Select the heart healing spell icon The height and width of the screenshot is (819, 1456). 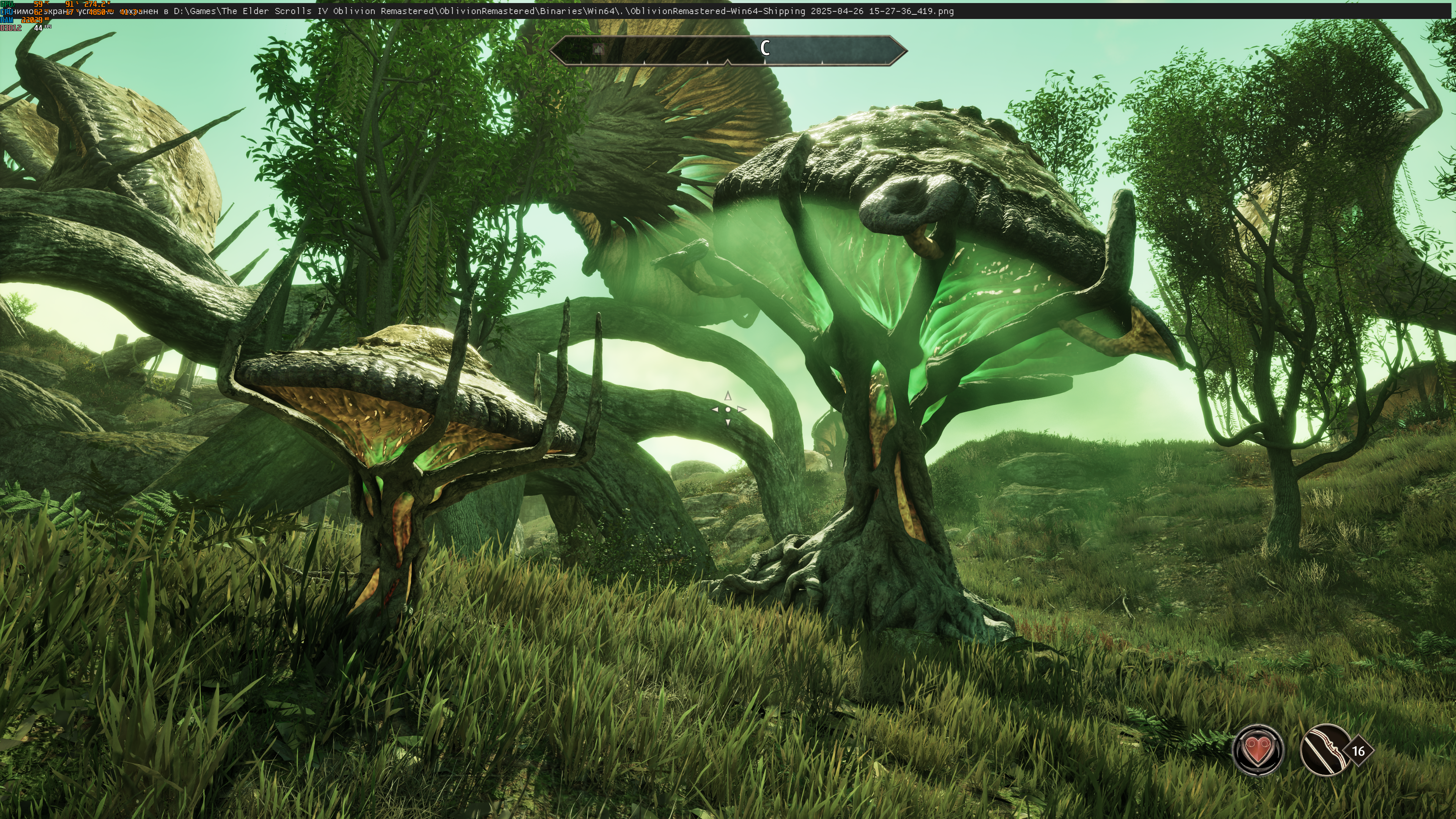pos(1258,750)
